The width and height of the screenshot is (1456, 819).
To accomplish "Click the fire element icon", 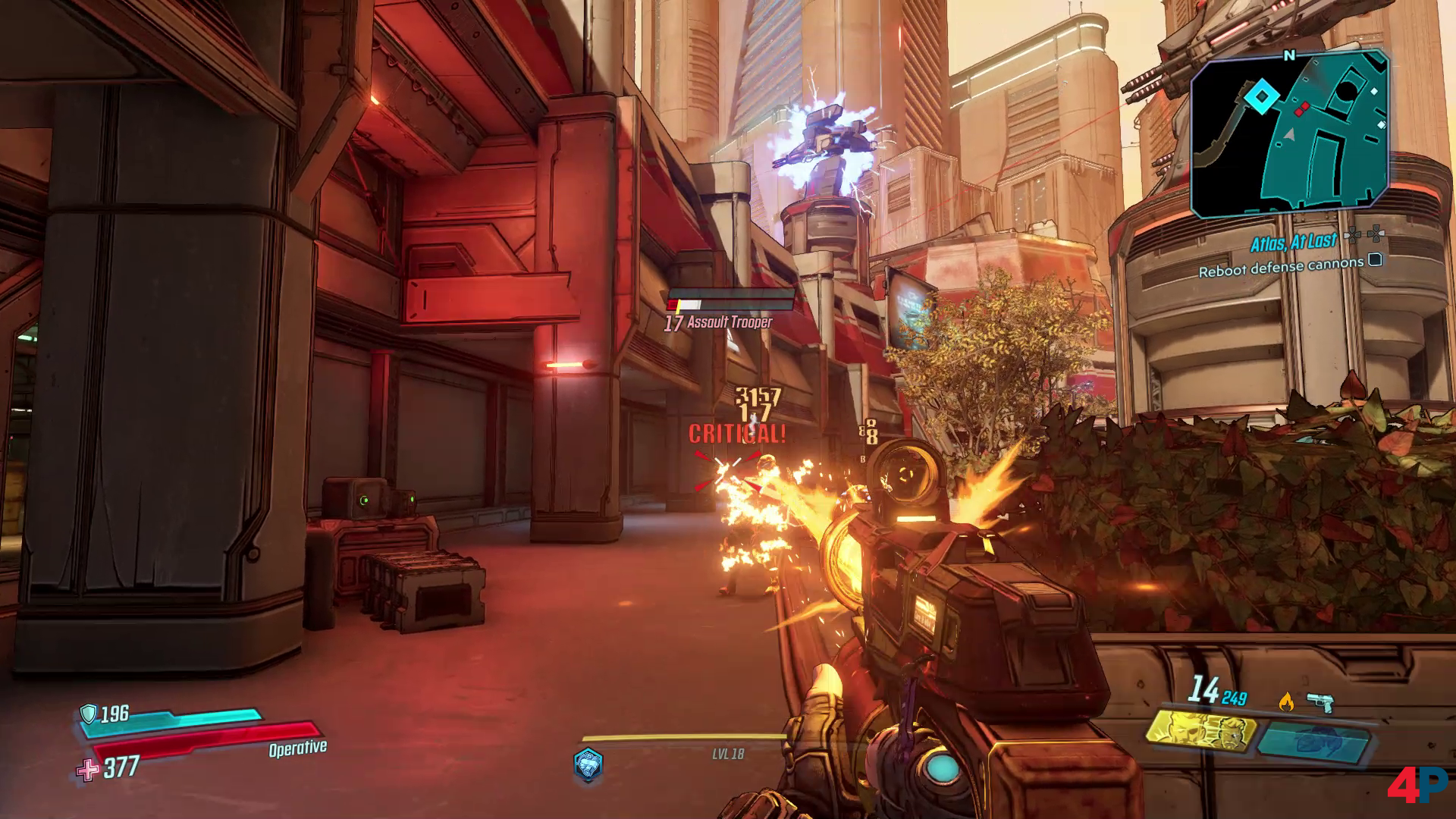I will click(x=1286, y=702).
